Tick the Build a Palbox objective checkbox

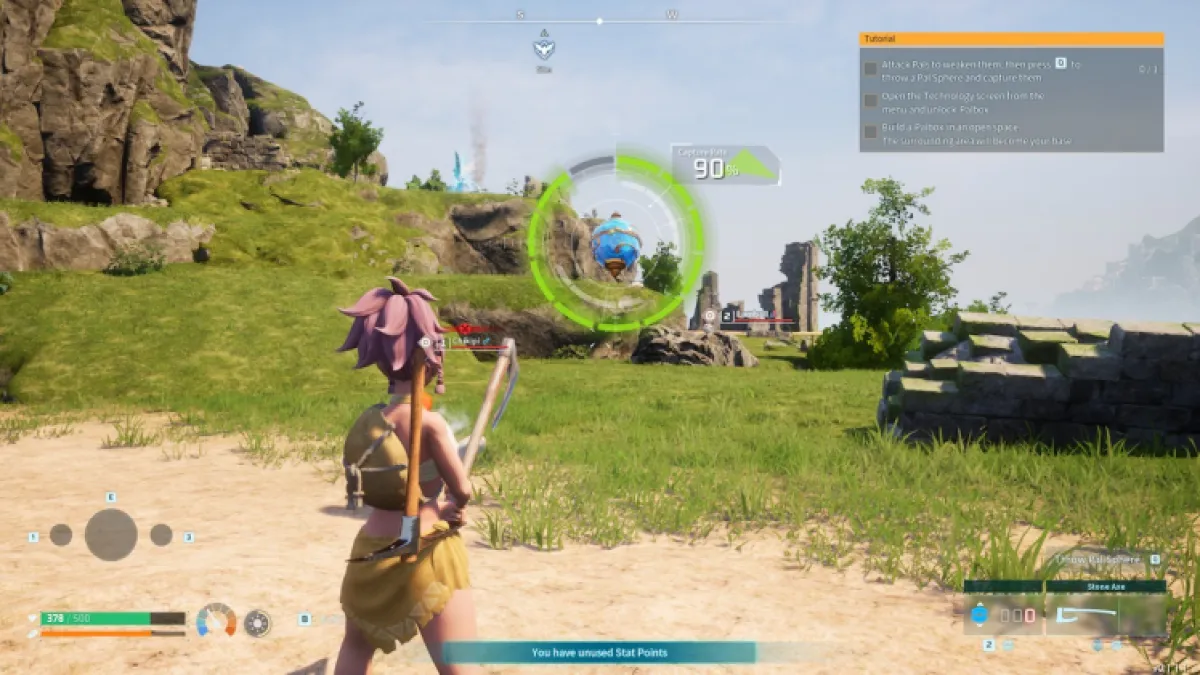point(871,132)
